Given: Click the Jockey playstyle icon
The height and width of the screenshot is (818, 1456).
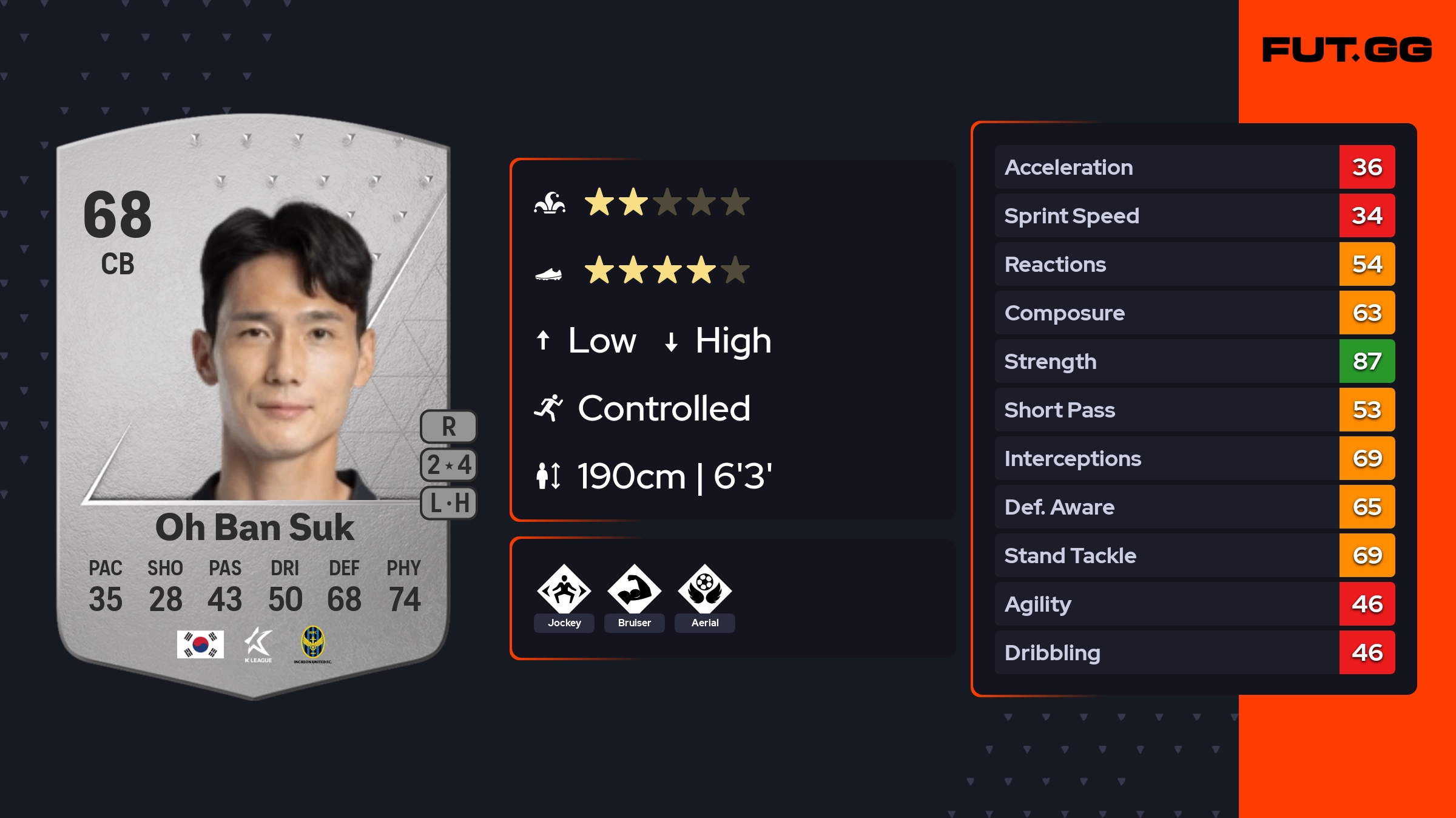Looking at the screenshot, I should pyautogui.click(x=564, y=589).
